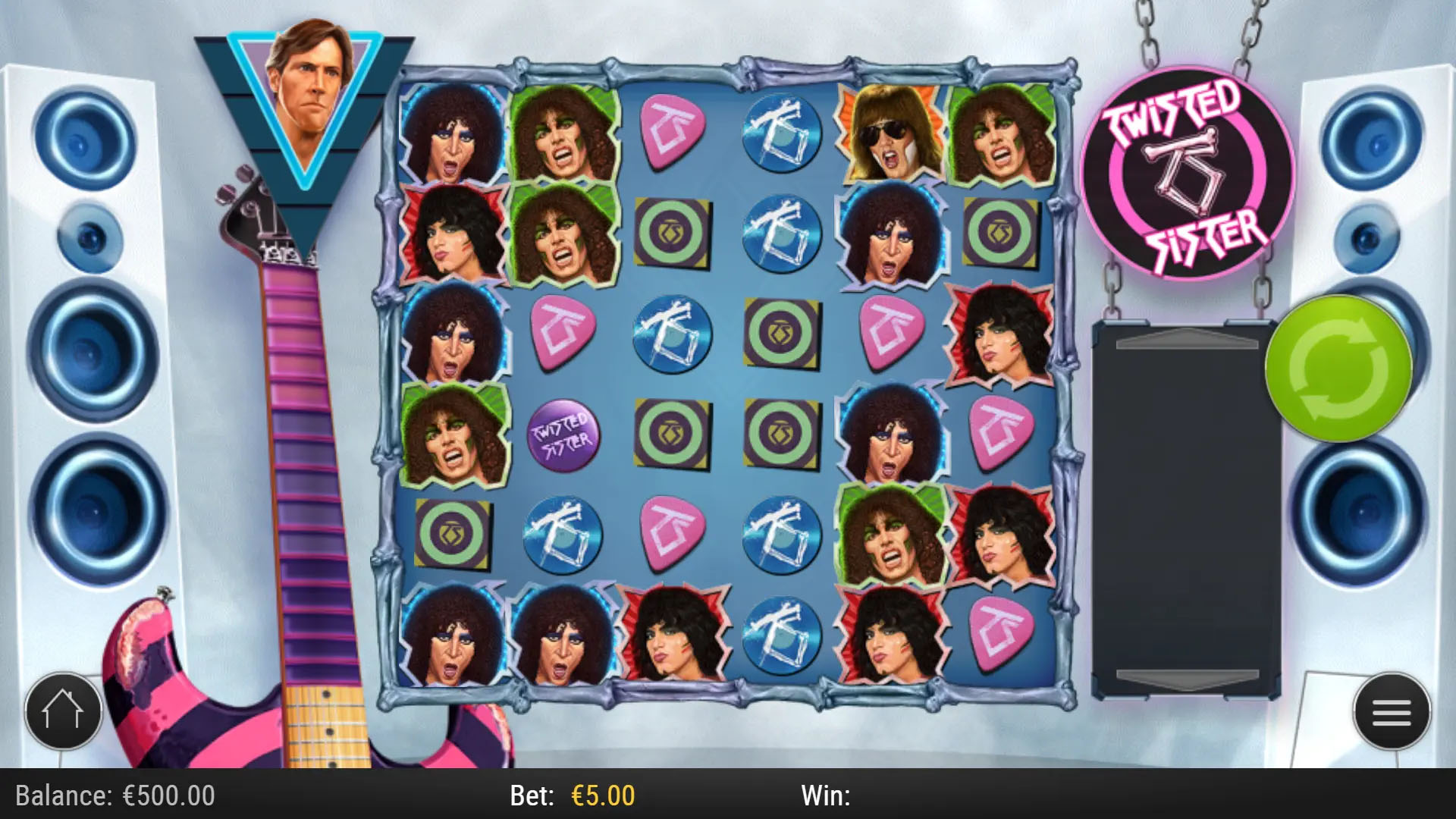Click the pink pick symbol in bottom row
Viewport: 1456px width, 819px height.
(x=999, y=635)
